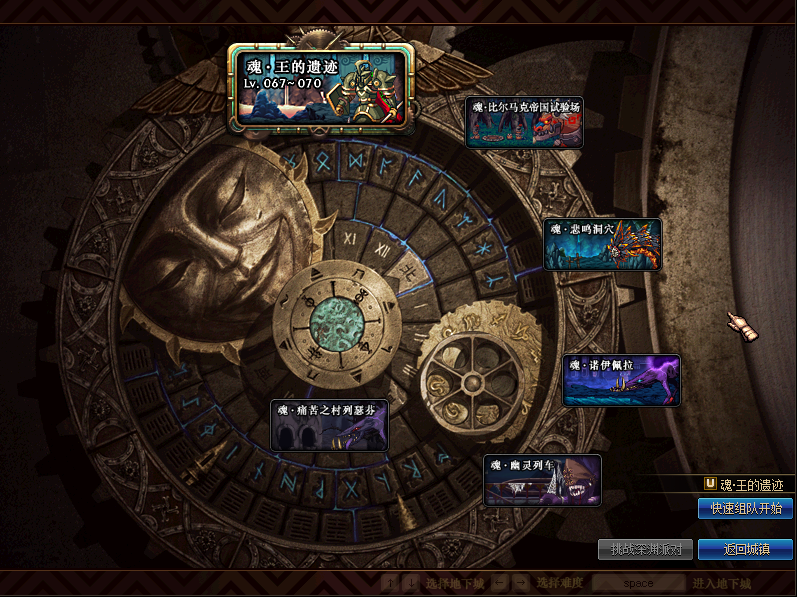Screen dimensions: 797x597
Task: Choose the 魂·比尔马克帝国试验场 dungeon
Action: pyautogui.click(x=525, y=122)
